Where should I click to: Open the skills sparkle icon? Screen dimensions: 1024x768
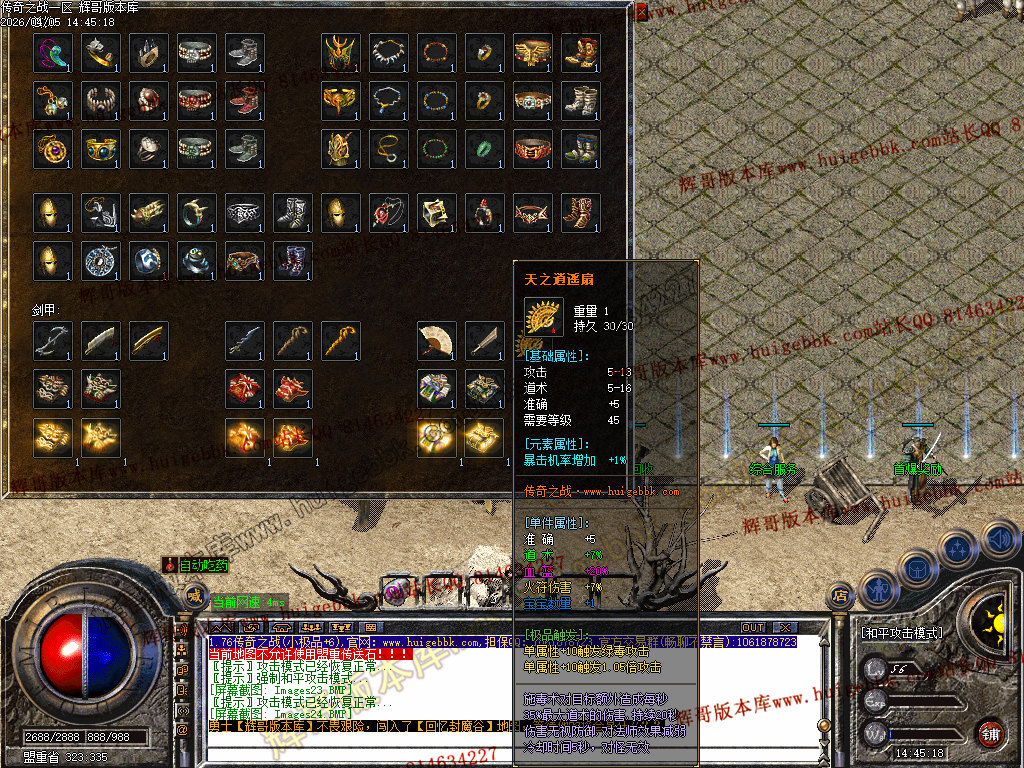[x=957, y=548]
